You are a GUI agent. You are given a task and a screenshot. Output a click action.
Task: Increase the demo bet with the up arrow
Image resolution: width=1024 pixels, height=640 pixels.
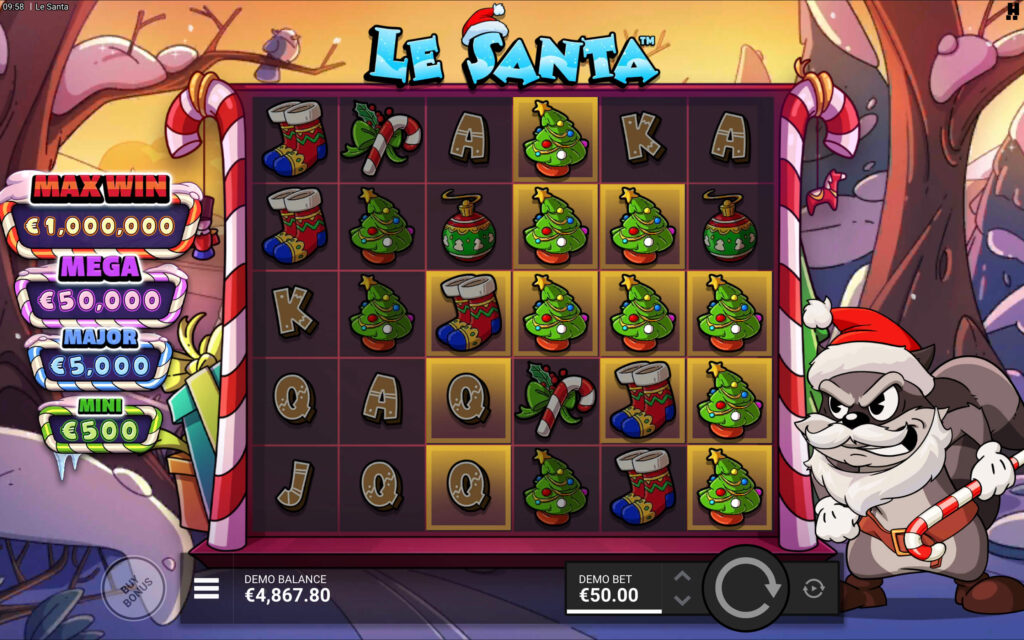pos(682,577)
